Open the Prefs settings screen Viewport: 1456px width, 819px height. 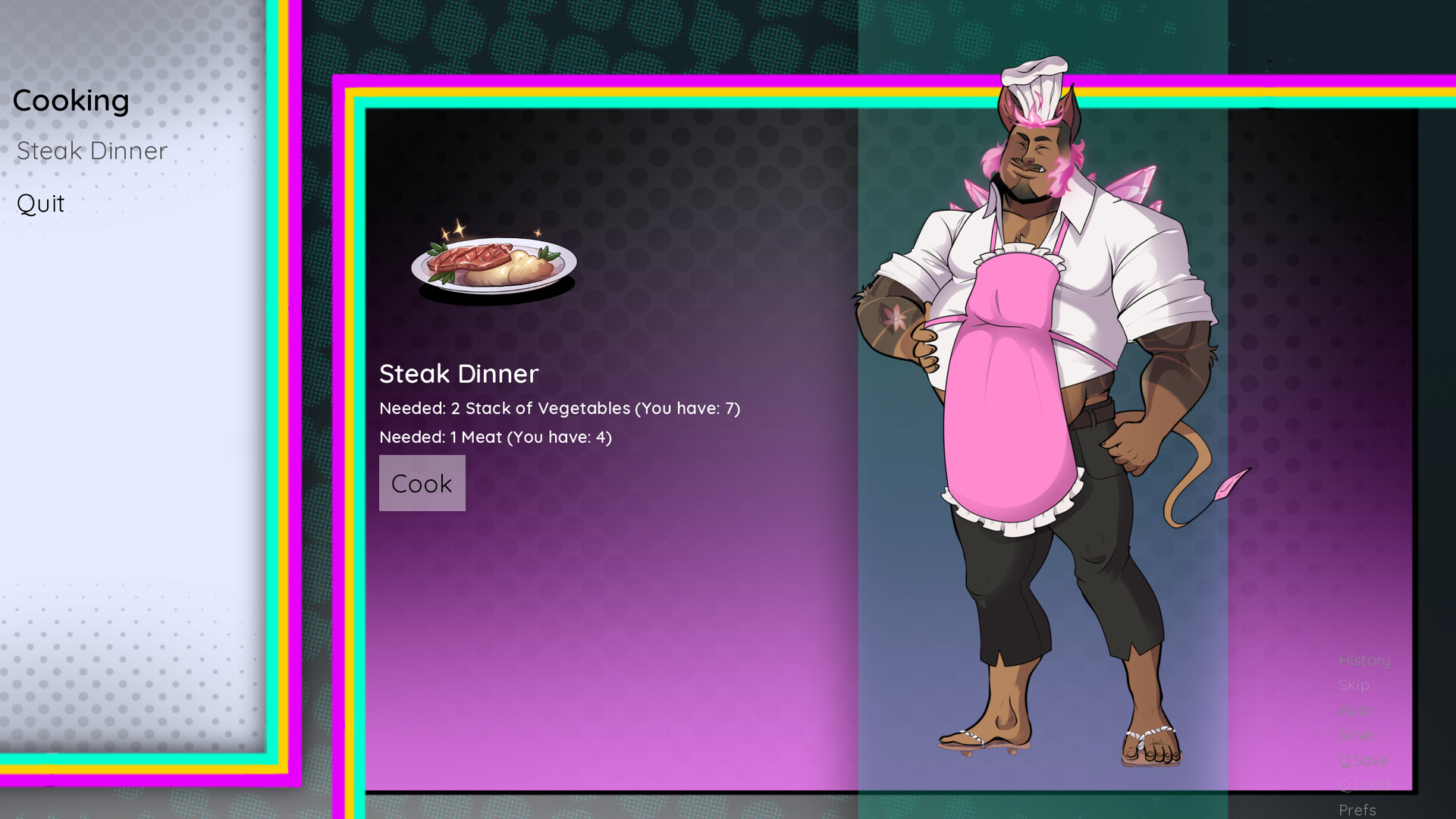click(1357, 808)
